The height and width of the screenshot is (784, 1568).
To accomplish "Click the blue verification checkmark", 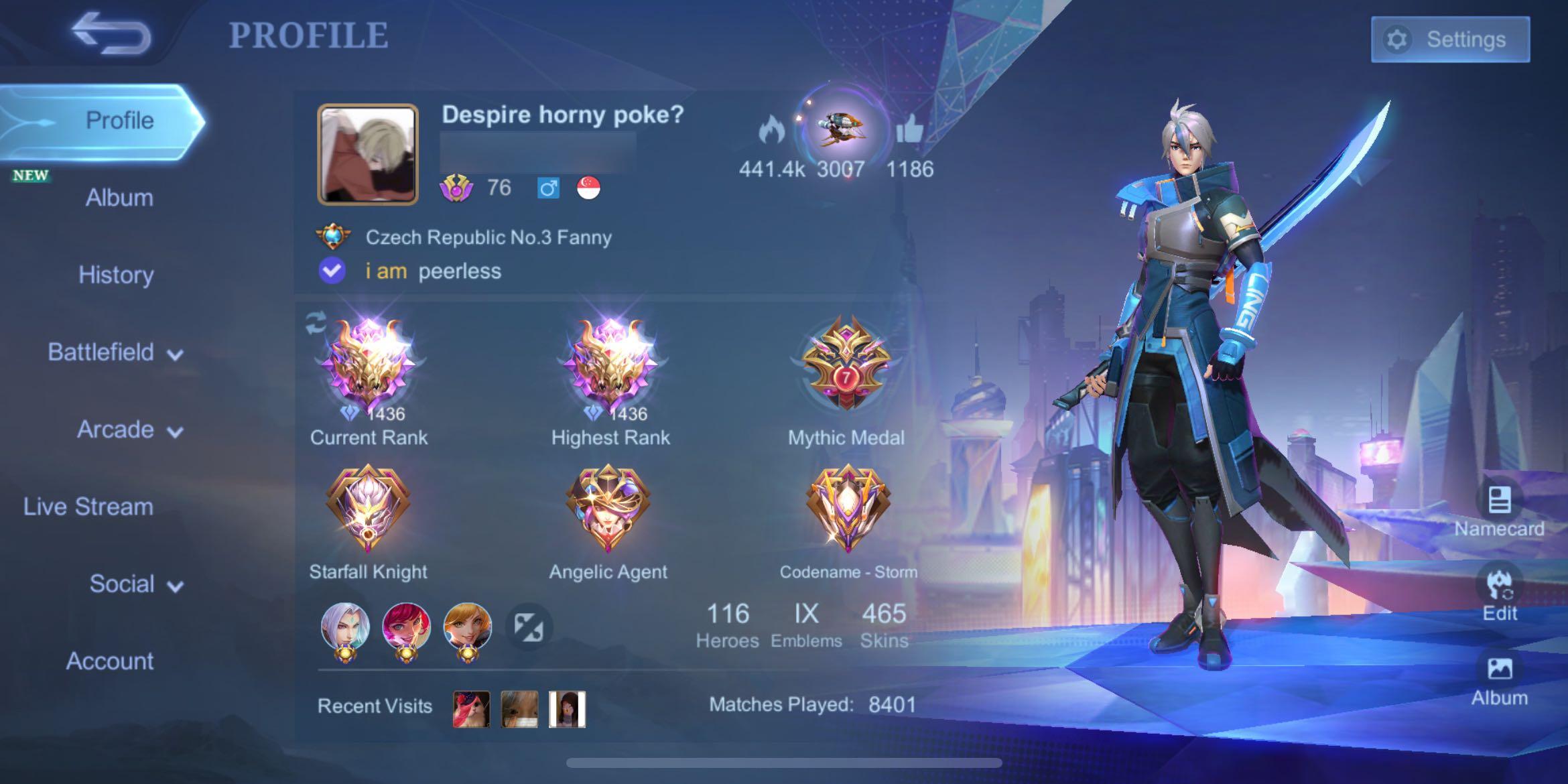I will (x=331, y=271).
